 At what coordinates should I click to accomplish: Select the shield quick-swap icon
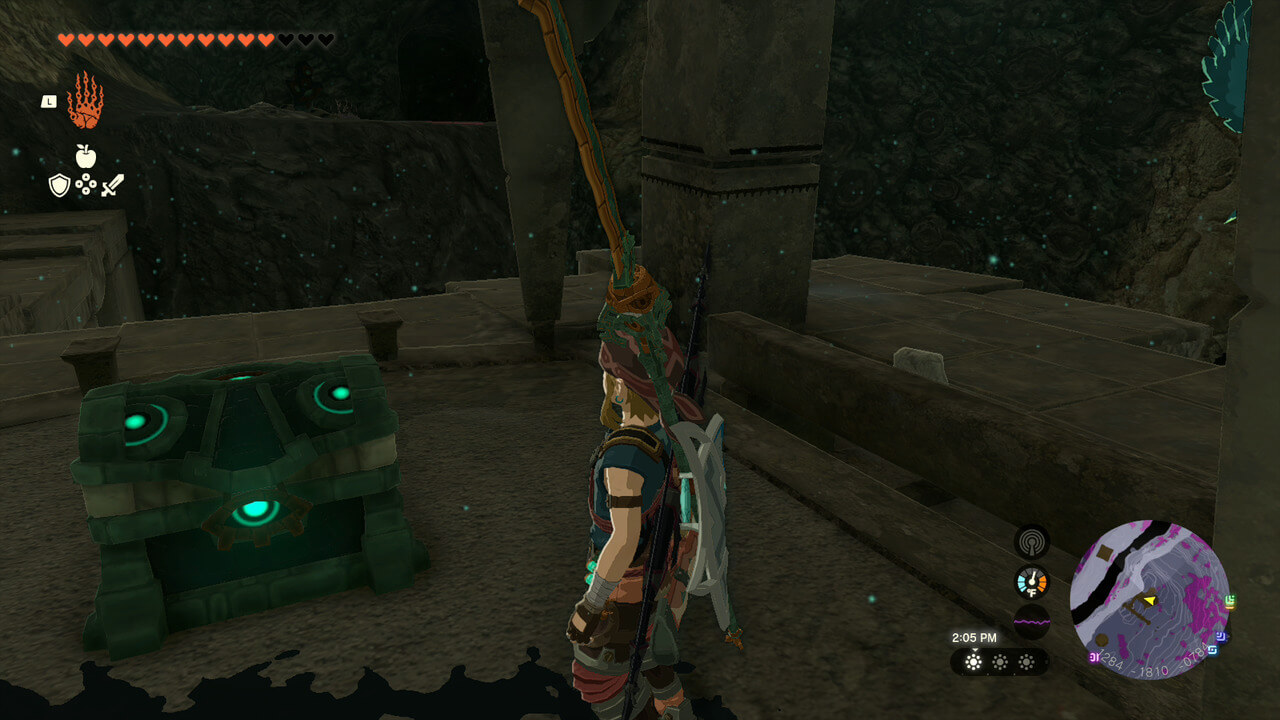pyautogui.click(x=59, y=185)
